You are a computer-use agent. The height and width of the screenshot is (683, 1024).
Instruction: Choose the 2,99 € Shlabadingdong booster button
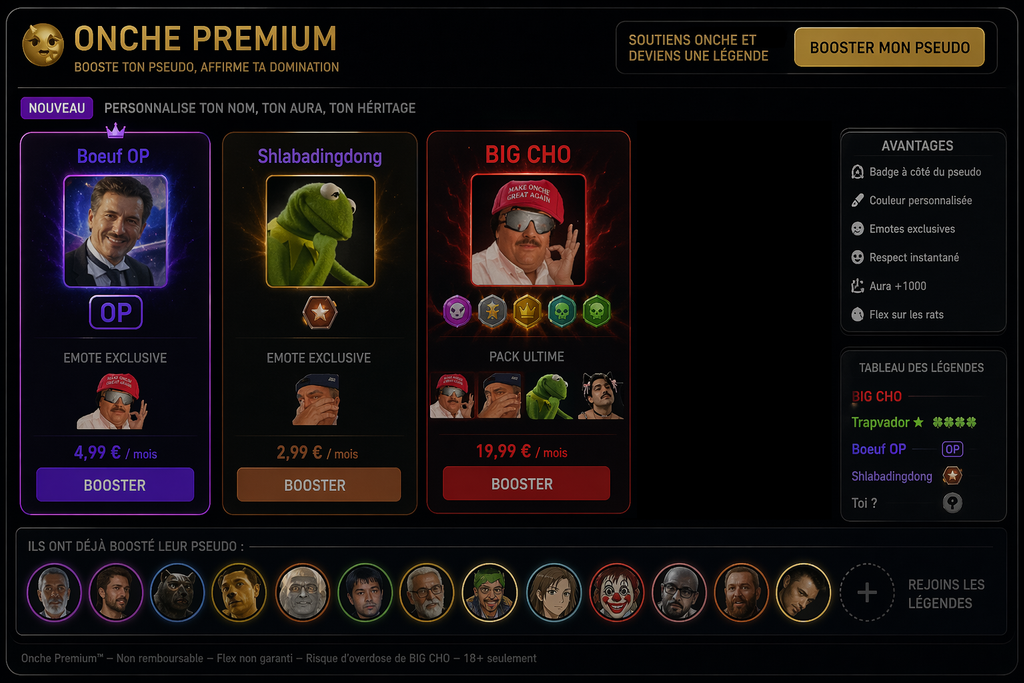(x=318, y=485)
